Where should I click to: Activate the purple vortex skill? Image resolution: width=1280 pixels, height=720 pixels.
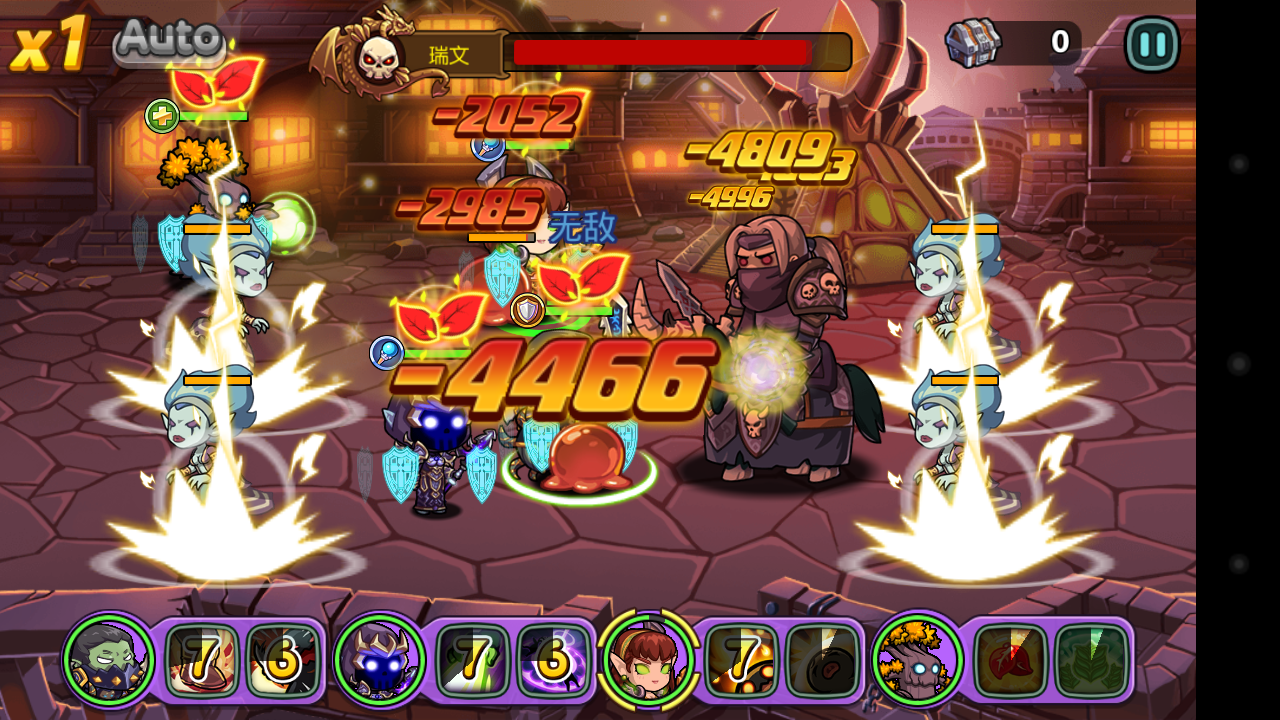coord(553,660)
